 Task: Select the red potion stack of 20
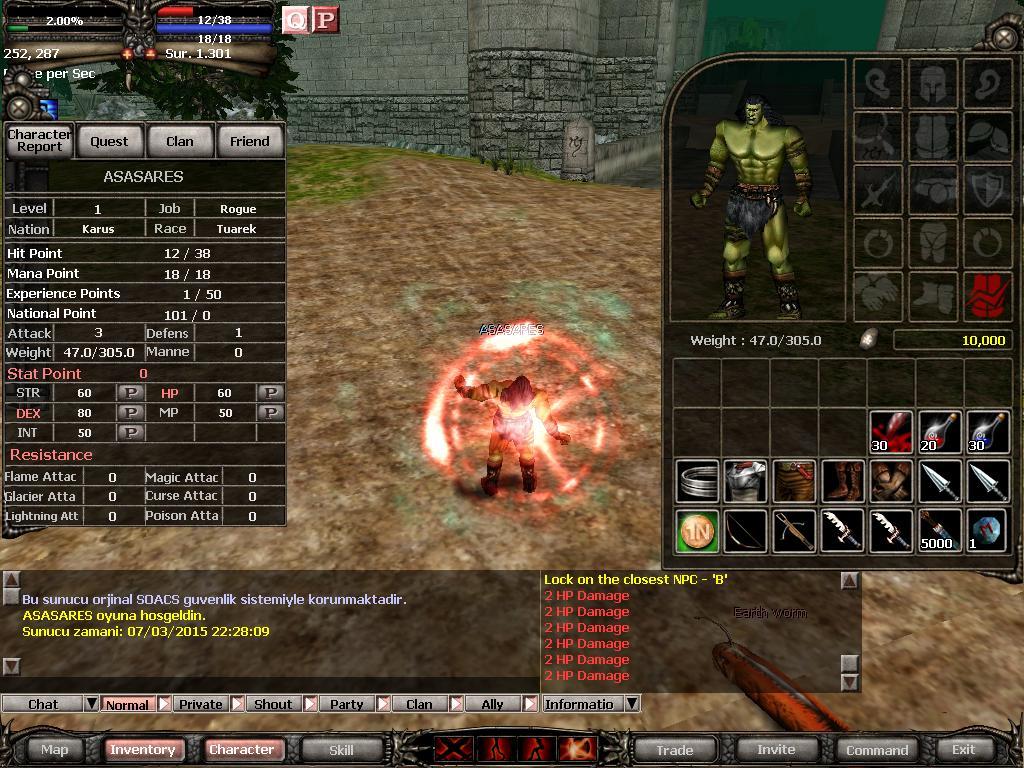tap(939, 432)
